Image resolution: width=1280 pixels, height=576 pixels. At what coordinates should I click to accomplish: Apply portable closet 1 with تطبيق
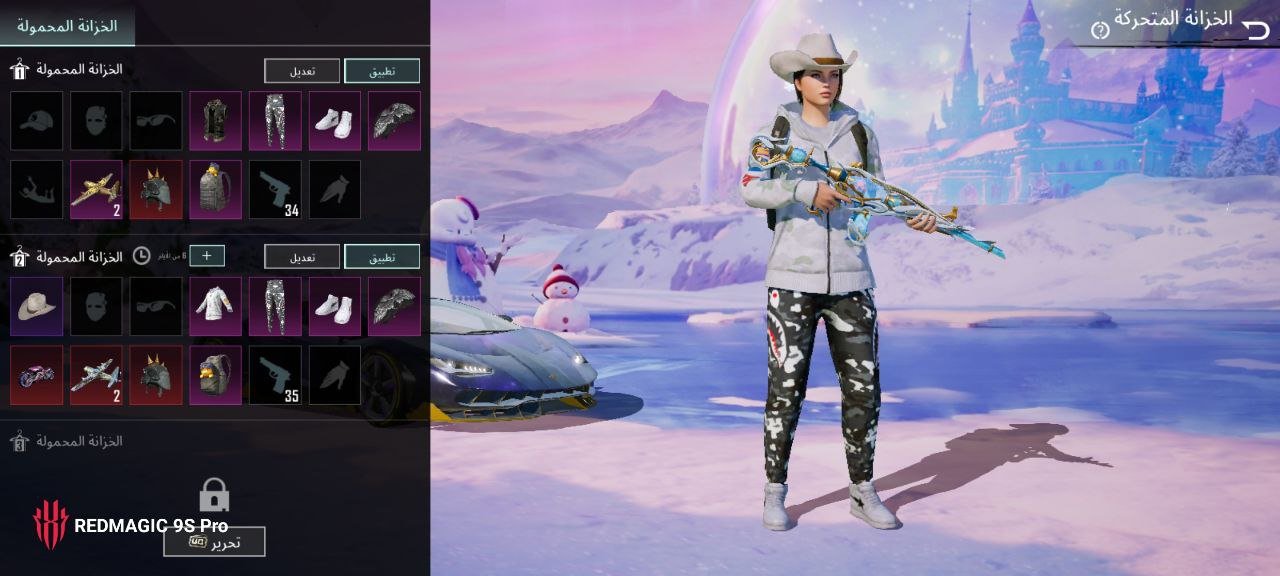(x=382, y=71)
